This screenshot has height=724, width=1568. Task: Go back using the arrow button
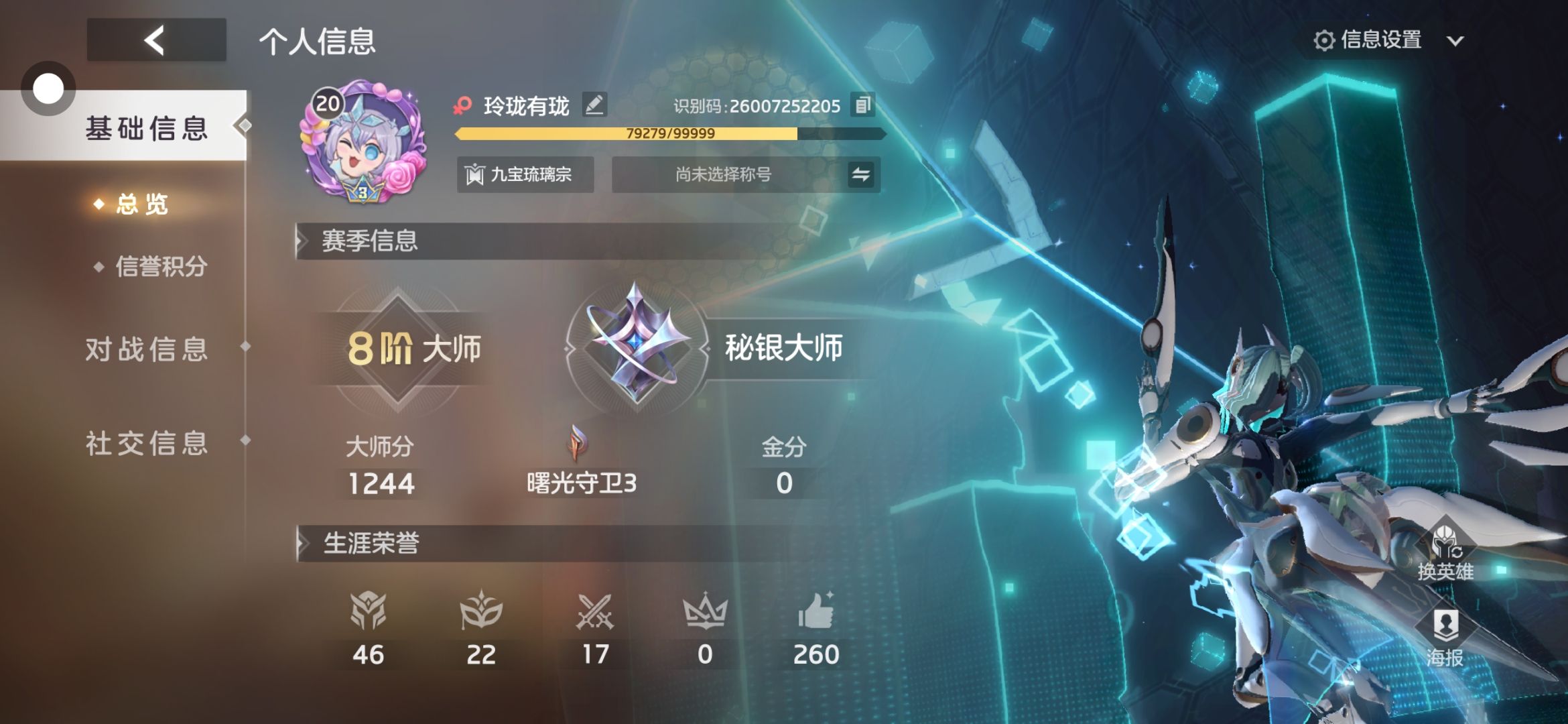pyautogui.click(x=156, y=40)
